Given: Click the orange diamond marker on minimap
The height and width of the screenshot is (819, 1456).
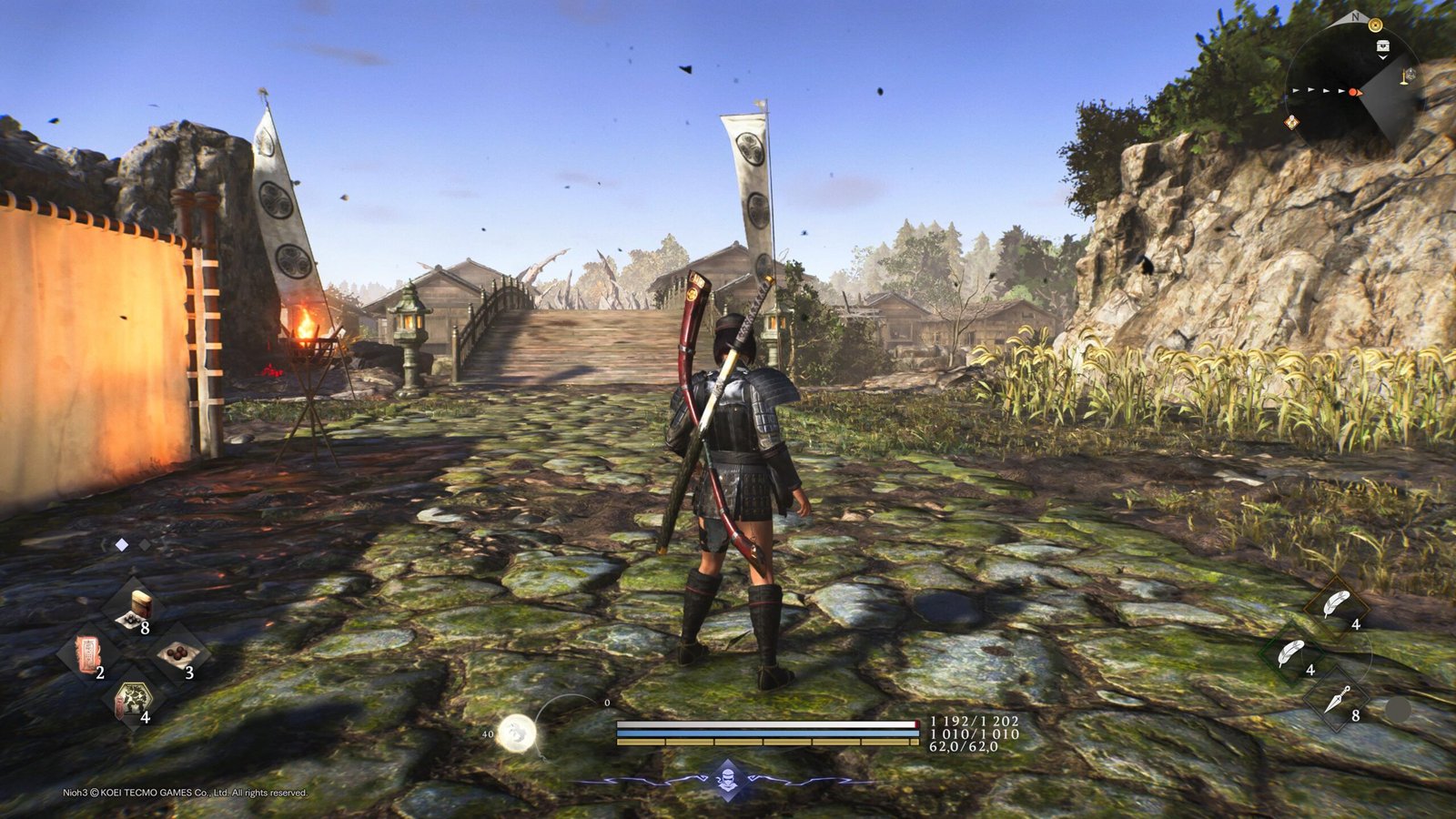Looking at the screenshot, I should pyautogui.click(x=1291, y=122).
